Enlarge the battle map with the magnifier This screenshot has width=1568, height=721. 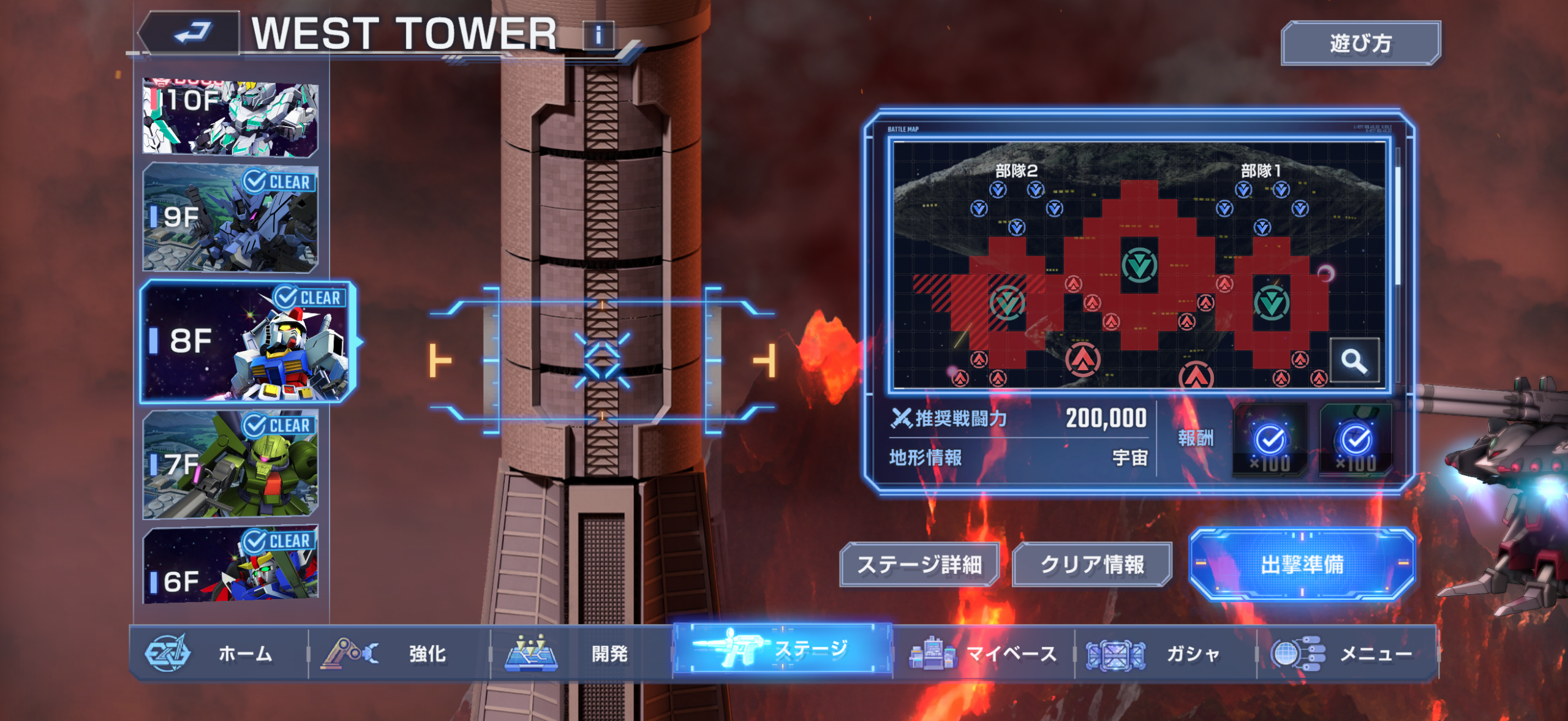coord(1354,361)
